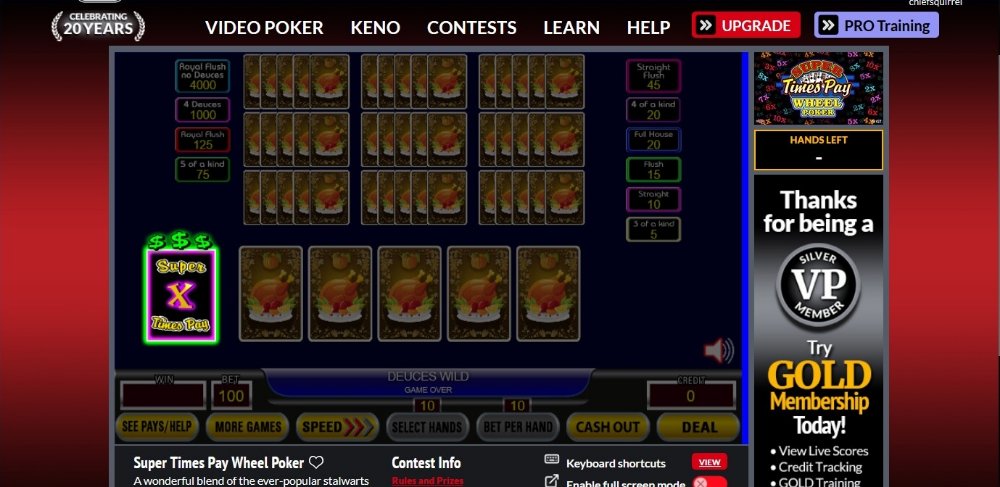Screen dimensions: 1000x487
Task: Open the Help menu
Action: pos(648,27)
